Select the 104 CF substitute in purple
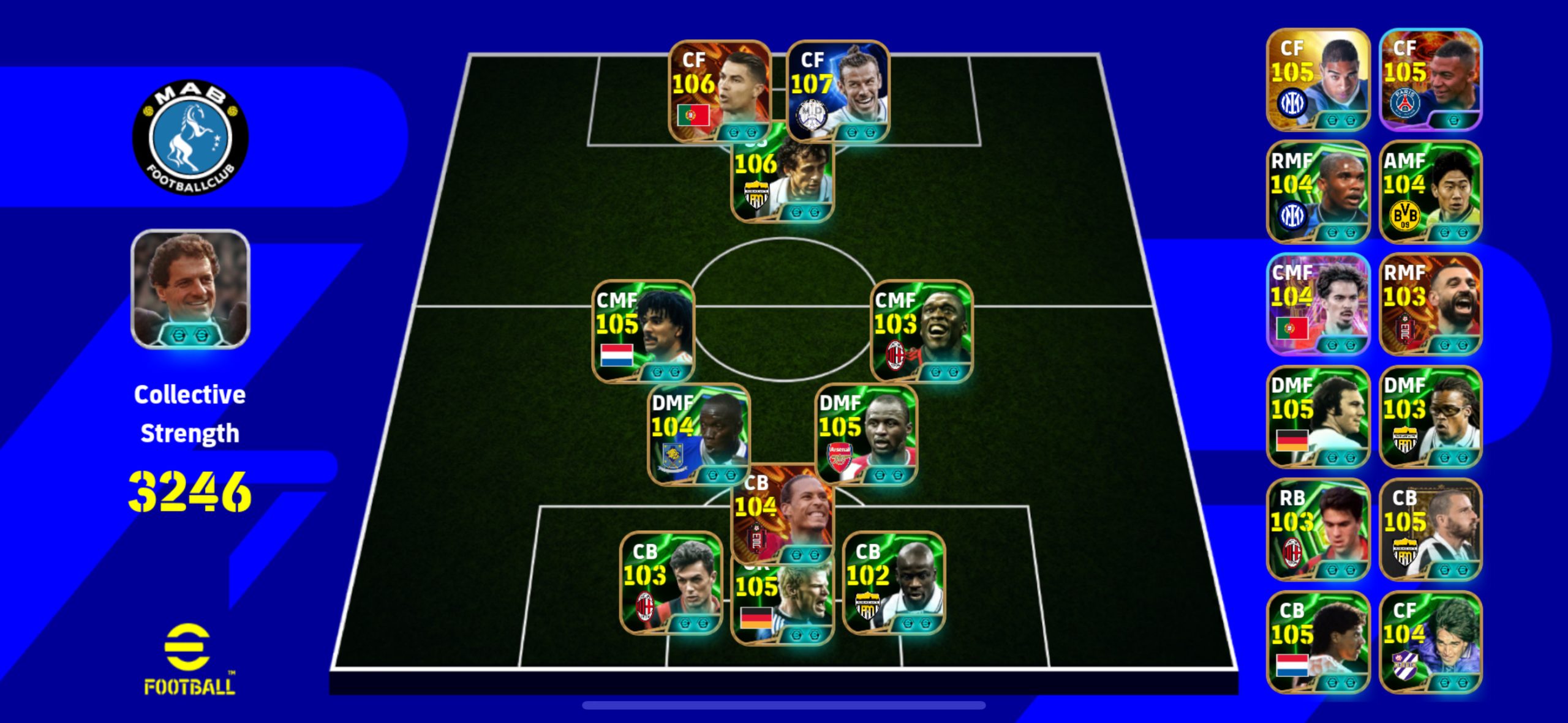Image resolution: width=1568 pixels, height=723 pixels. click(x=1430, y=642)
